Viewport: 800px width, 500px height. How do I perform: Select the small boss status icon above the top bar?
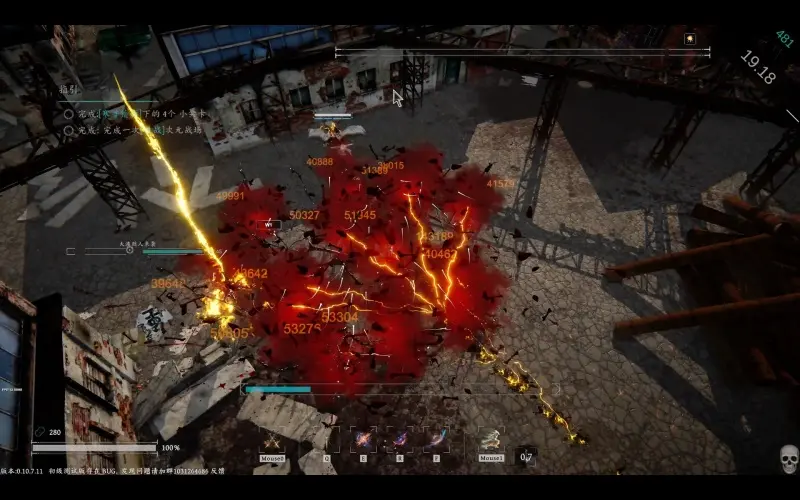(690, 38)
